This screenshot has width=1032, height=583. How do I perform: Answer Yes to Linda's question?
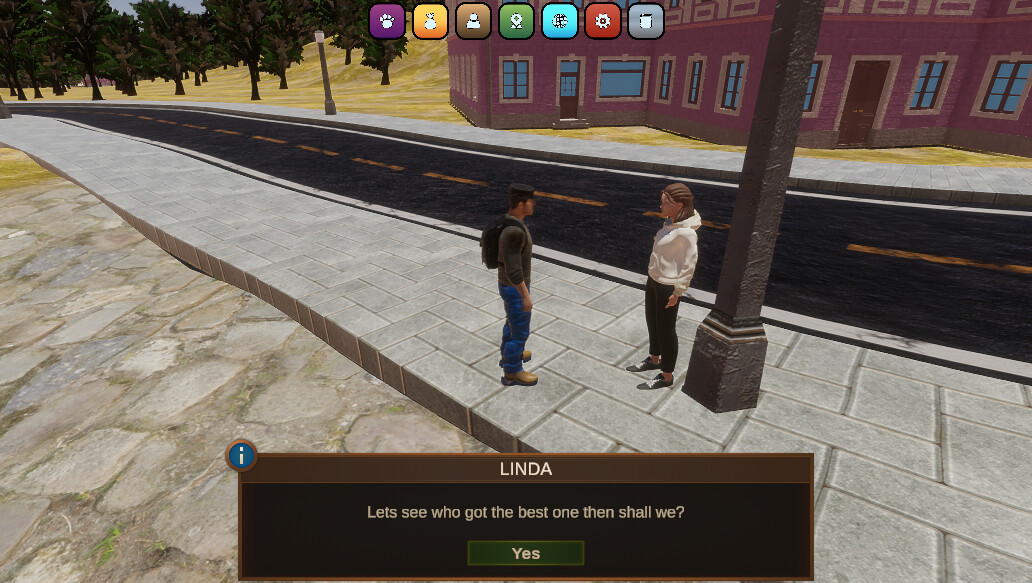click(x=525, y=553)
